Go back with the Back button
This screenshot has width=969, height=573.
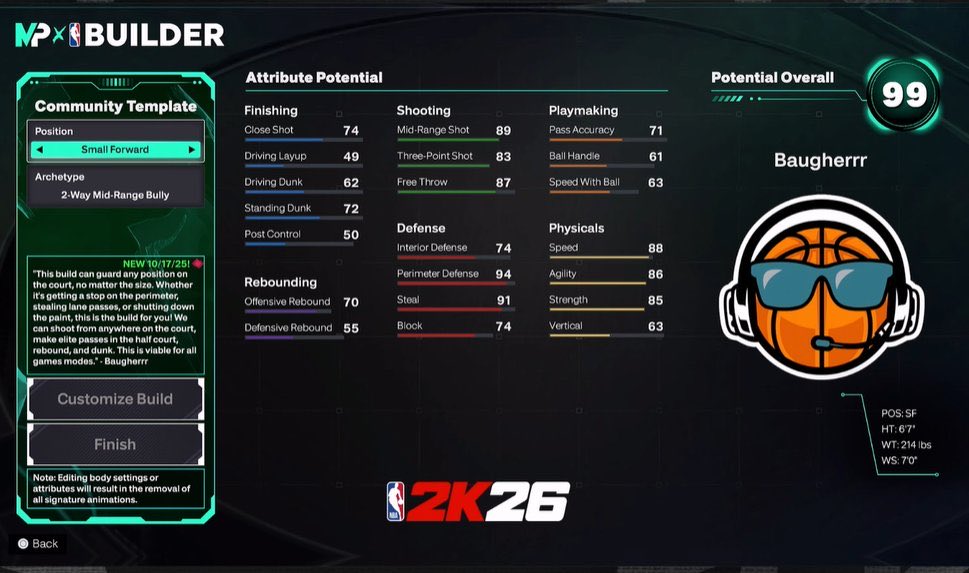pyautogui.click(x=38, y=544)
